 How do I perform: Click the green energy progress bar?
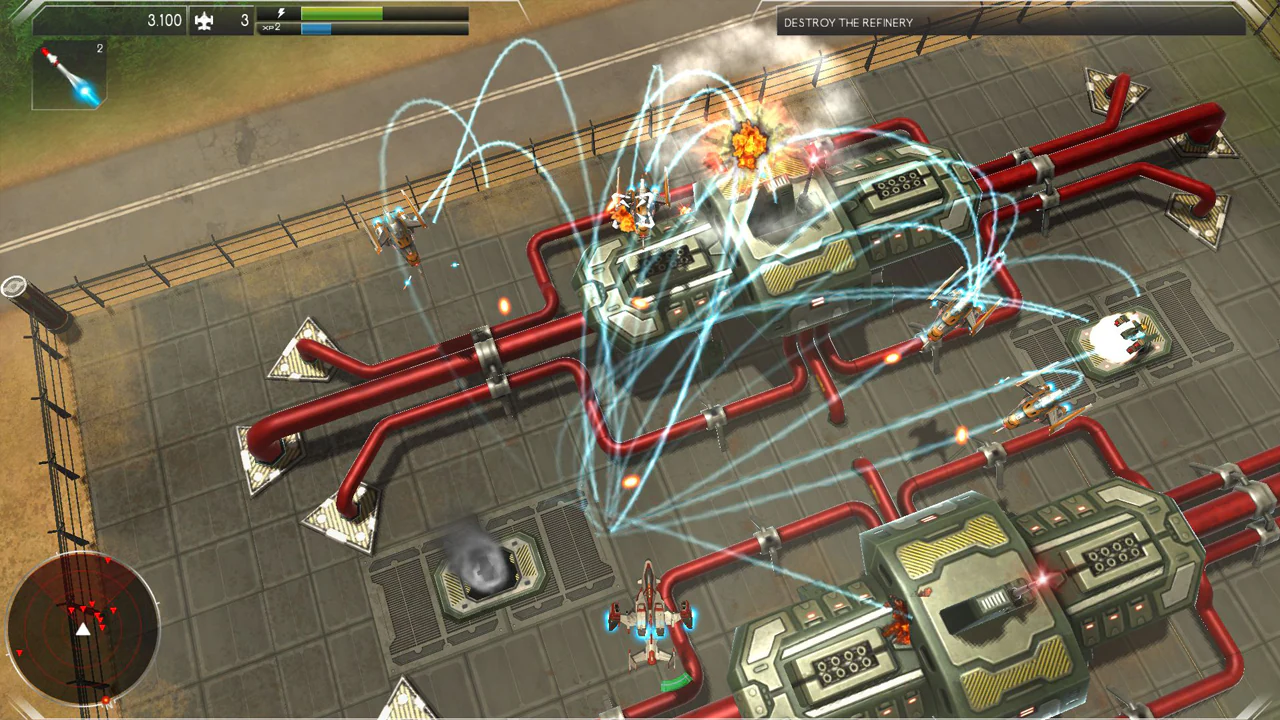click(343, 13)
